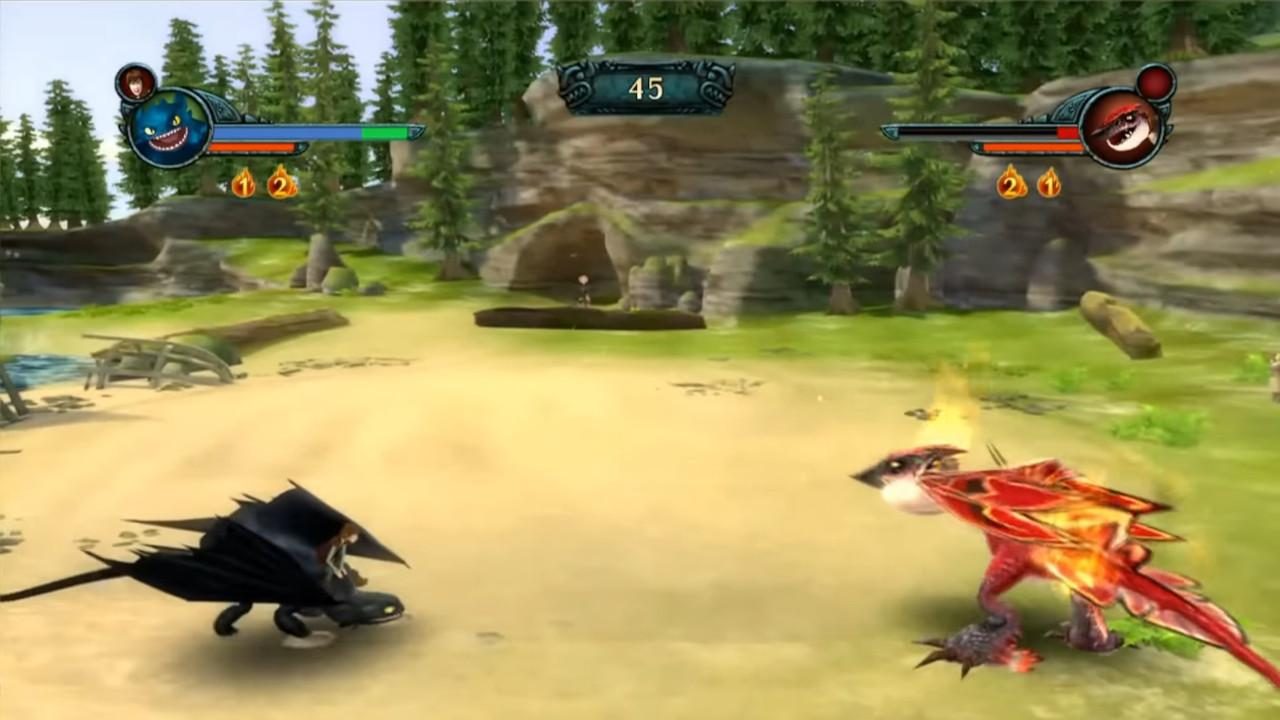Image resolution: width=1280 pixels, height=720 pixels.
Task: Click the left player's blue health bar
Action: [x=290, y=131]
